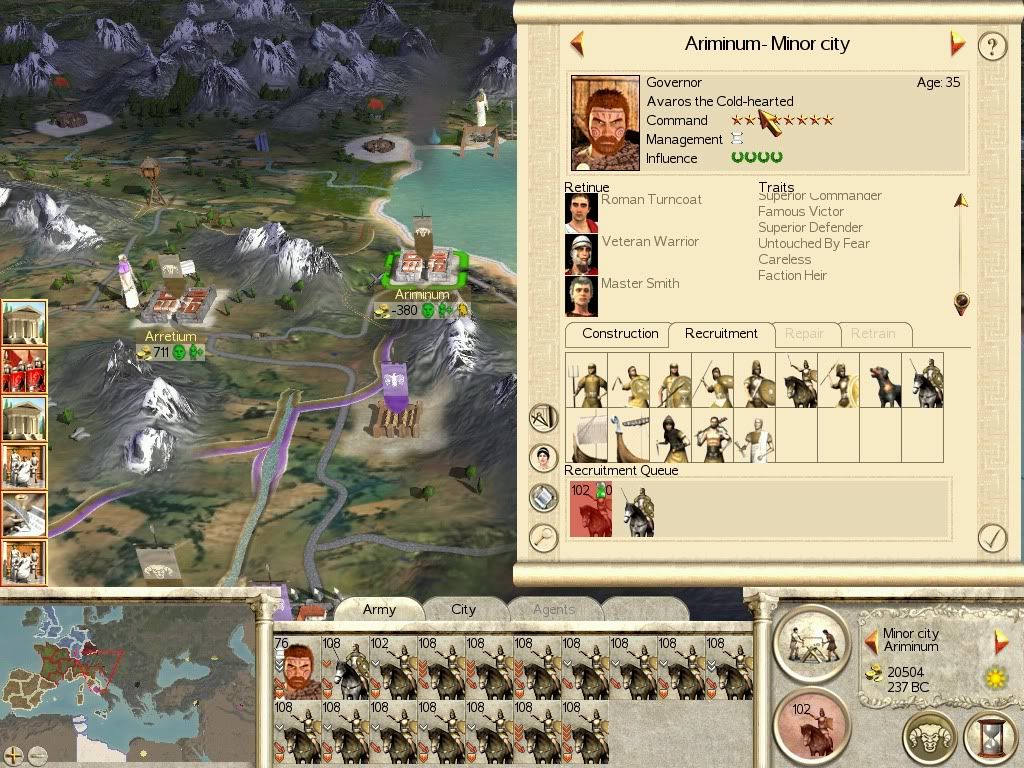Viewport: 1024px width, 768px height.
Task: Open the magnifying glass button on scroll
Action: coord(543,538)
